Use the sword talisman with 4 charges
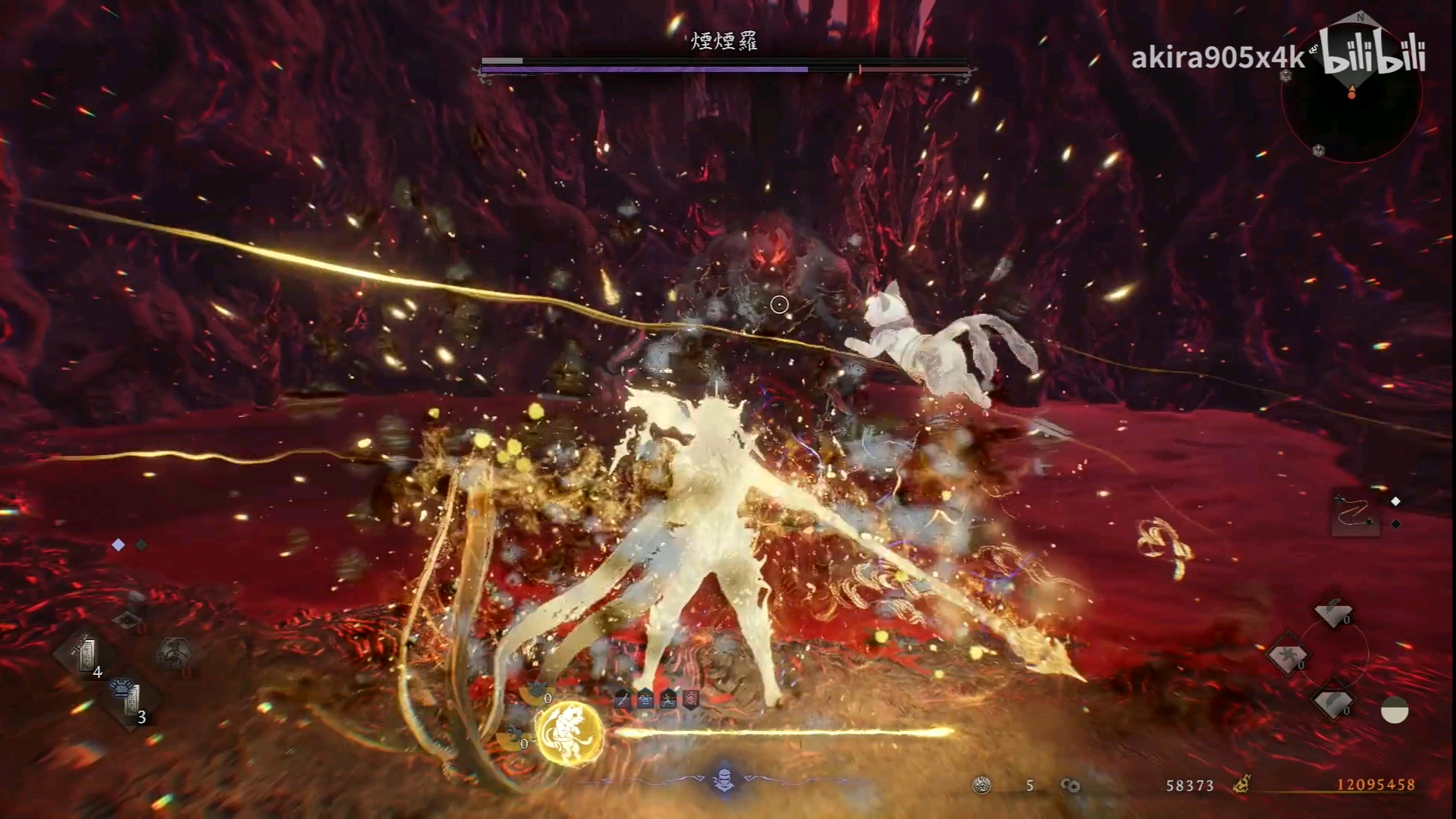The width and height of the screenshot is (1456, 819). pyautogui.click(x=86, y=654)
